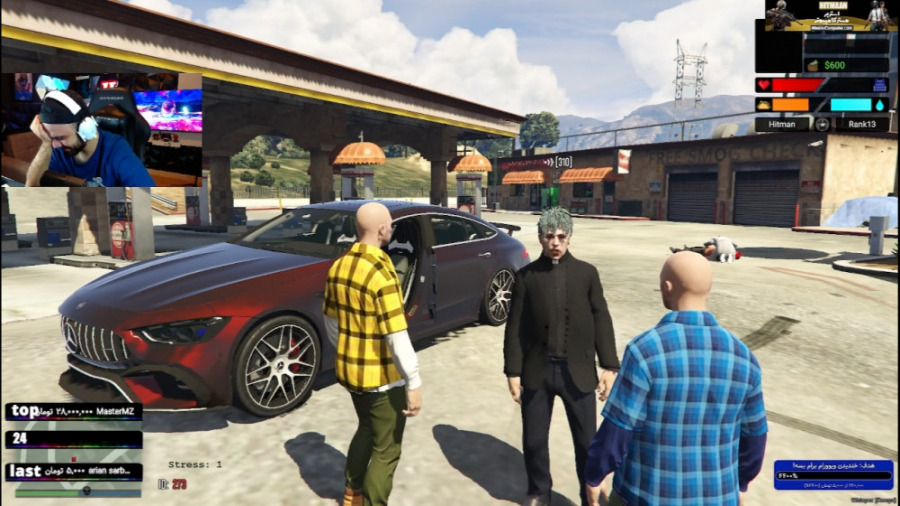Click the round emblem between Hitman and Rank13

(x=822, y=124)
